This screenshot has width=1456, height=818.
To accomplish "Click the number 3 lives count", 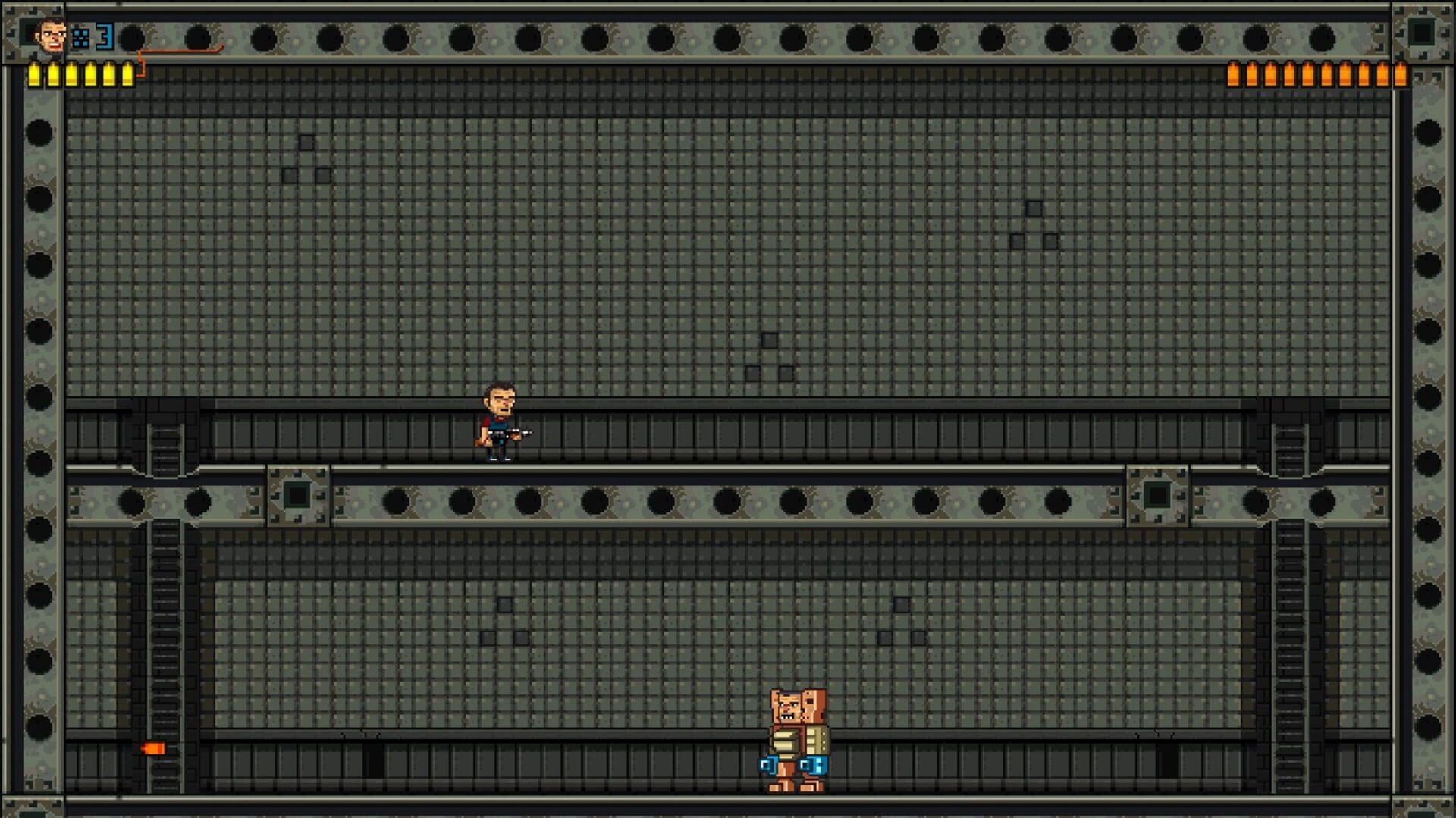I will (x=104, y=36).
